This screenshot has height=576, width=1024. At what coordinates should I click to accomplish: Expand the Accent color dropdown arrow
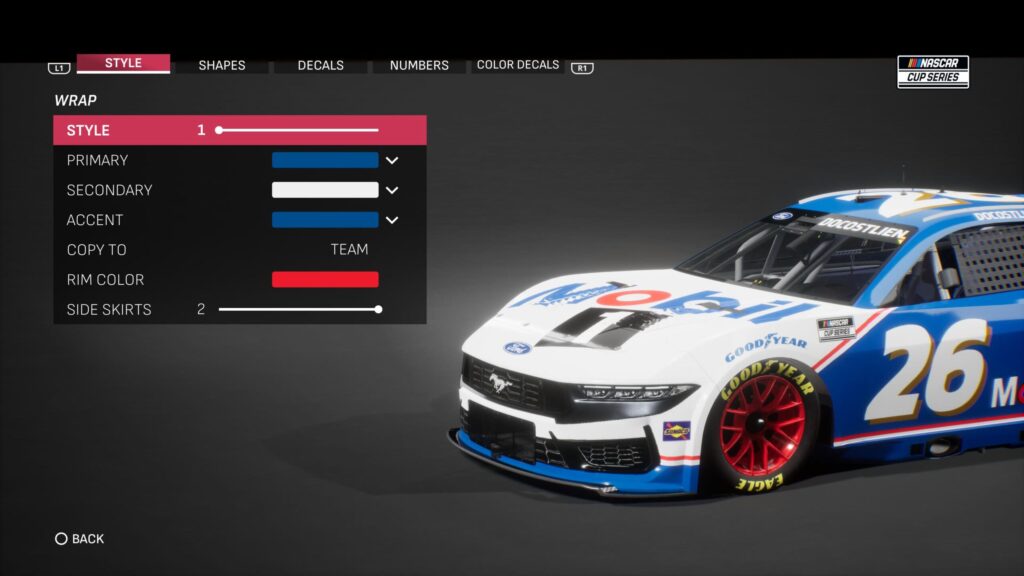[x=392, y=220]
